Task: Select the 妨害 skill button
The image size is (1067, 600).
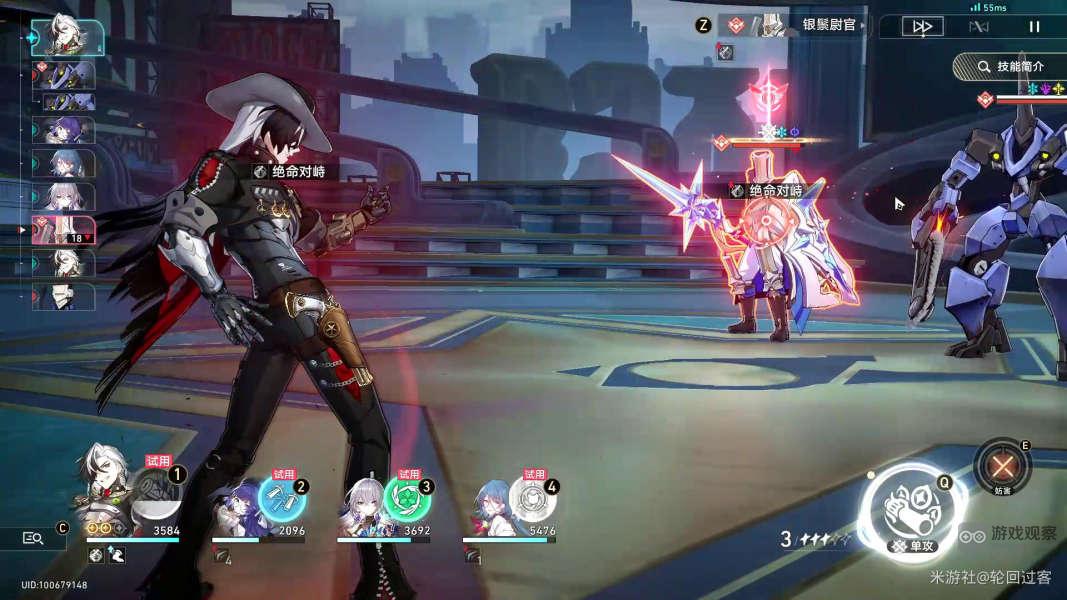Action: [1002, 465]
